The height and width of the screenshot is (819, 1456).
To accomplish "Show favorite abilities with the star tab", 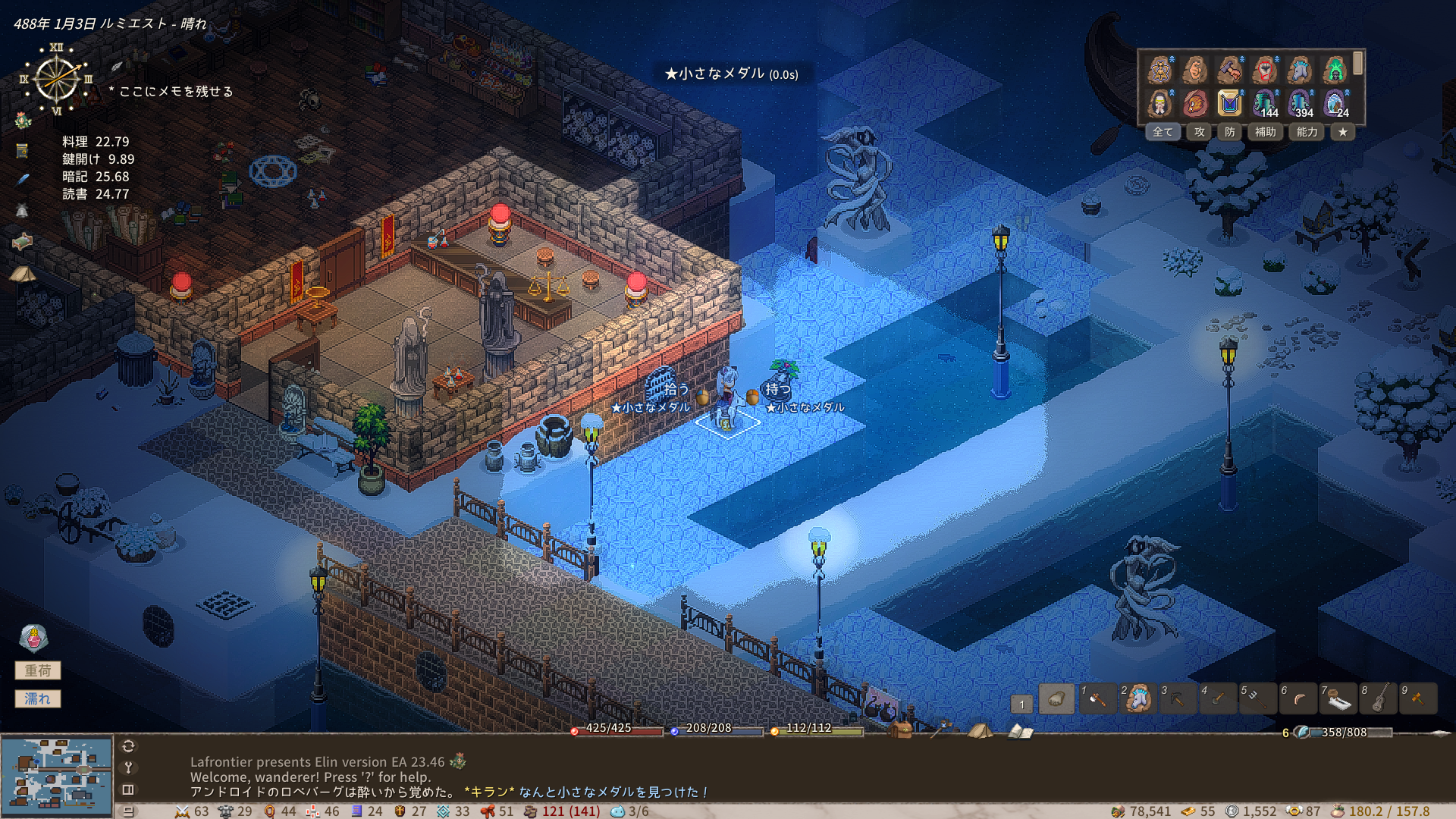I will 1343,132.
